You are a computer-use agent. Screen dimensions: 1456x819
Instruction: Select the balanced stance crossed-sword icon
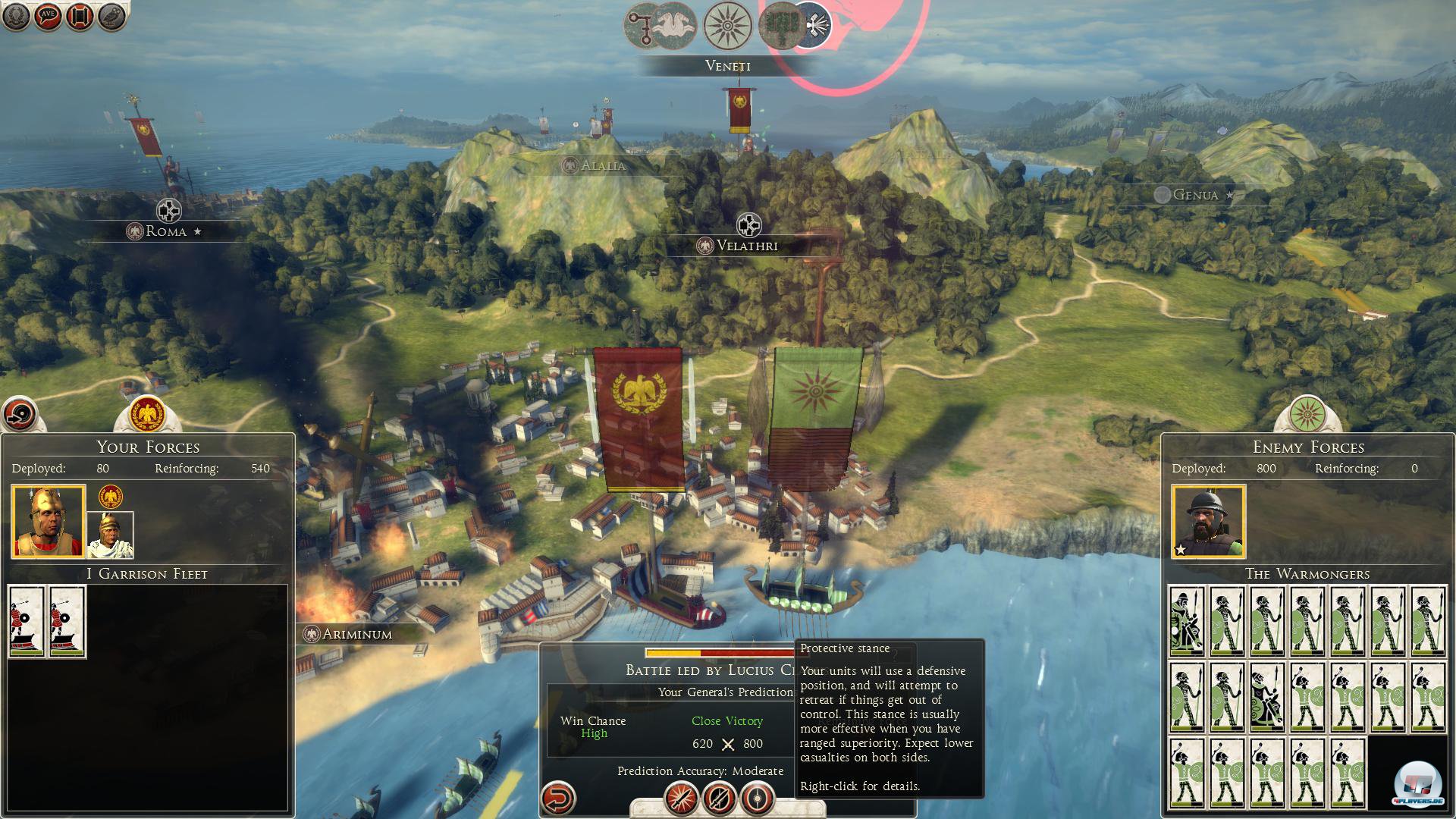(x=719, y=798)
